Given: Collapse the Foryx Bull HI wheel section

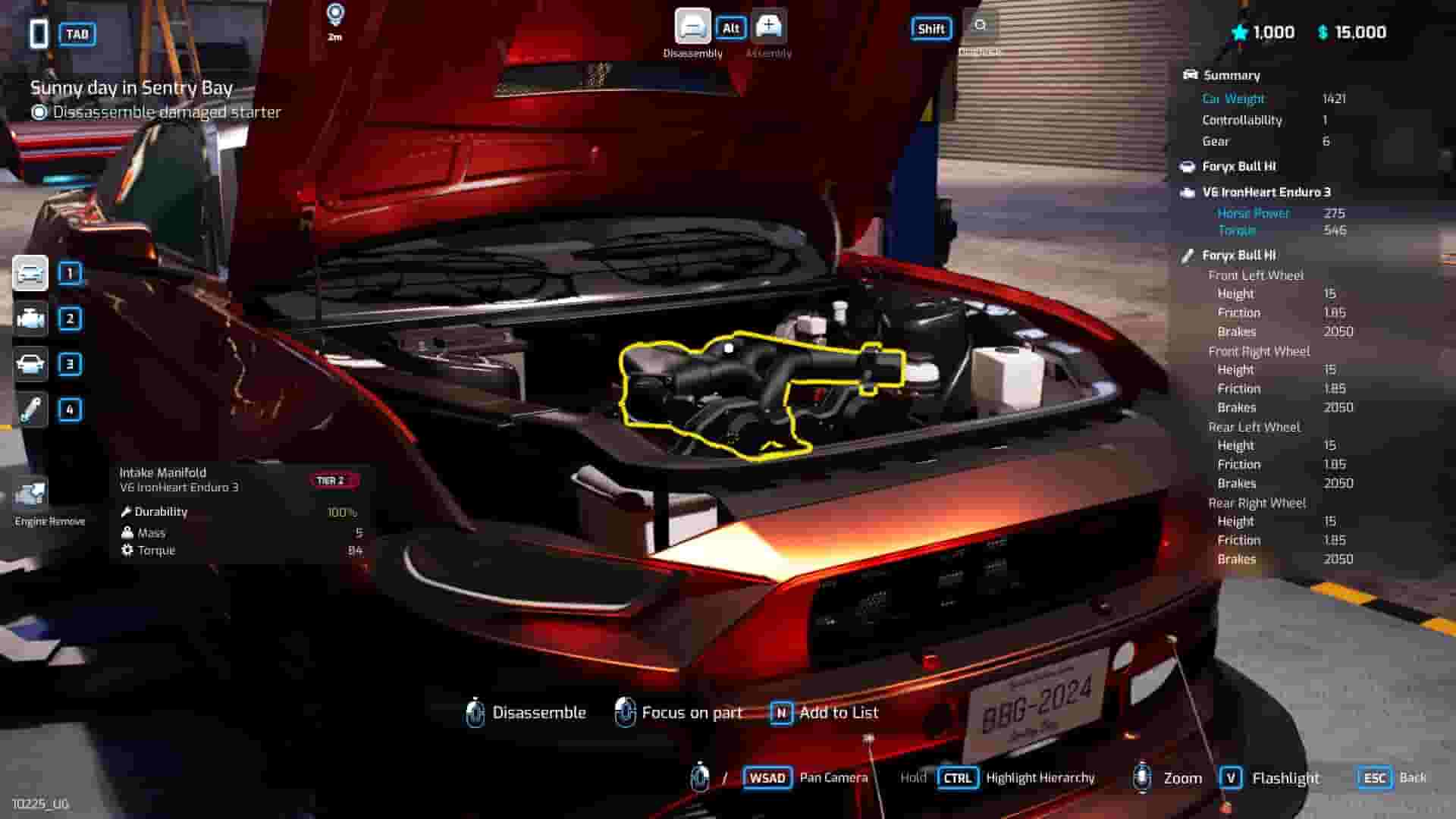Looking at the screenshot, I should tap(1239, 256).
